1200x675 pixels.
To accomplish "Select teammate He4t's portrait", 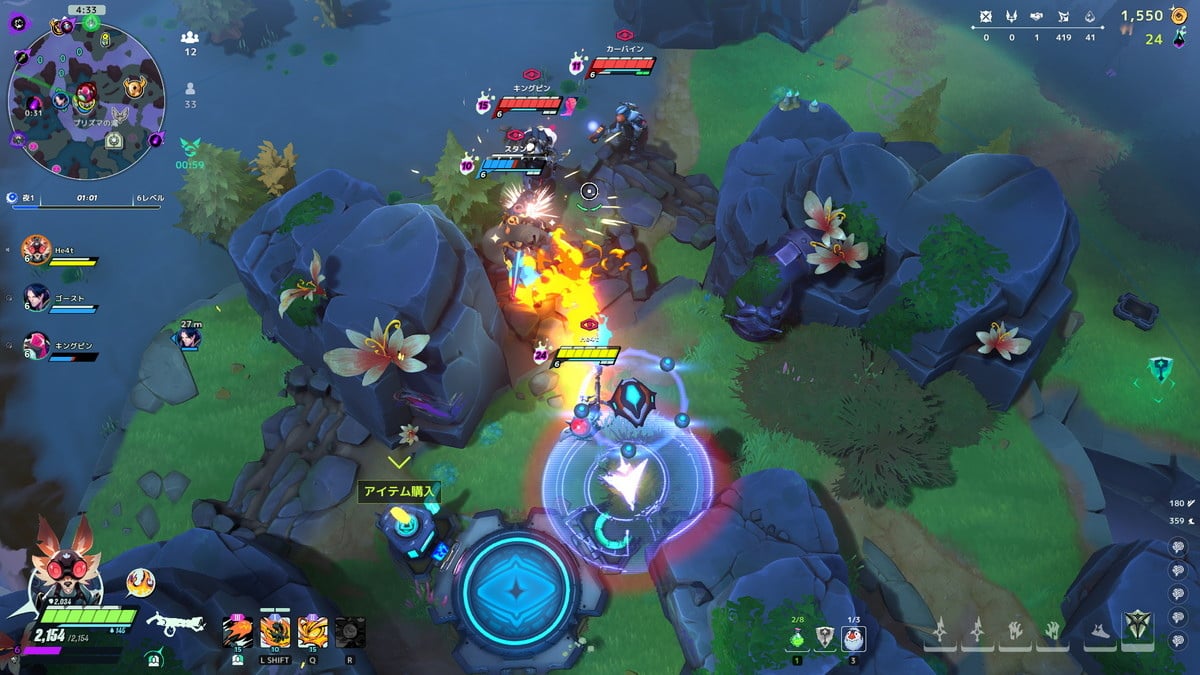I will click(36, 248).
